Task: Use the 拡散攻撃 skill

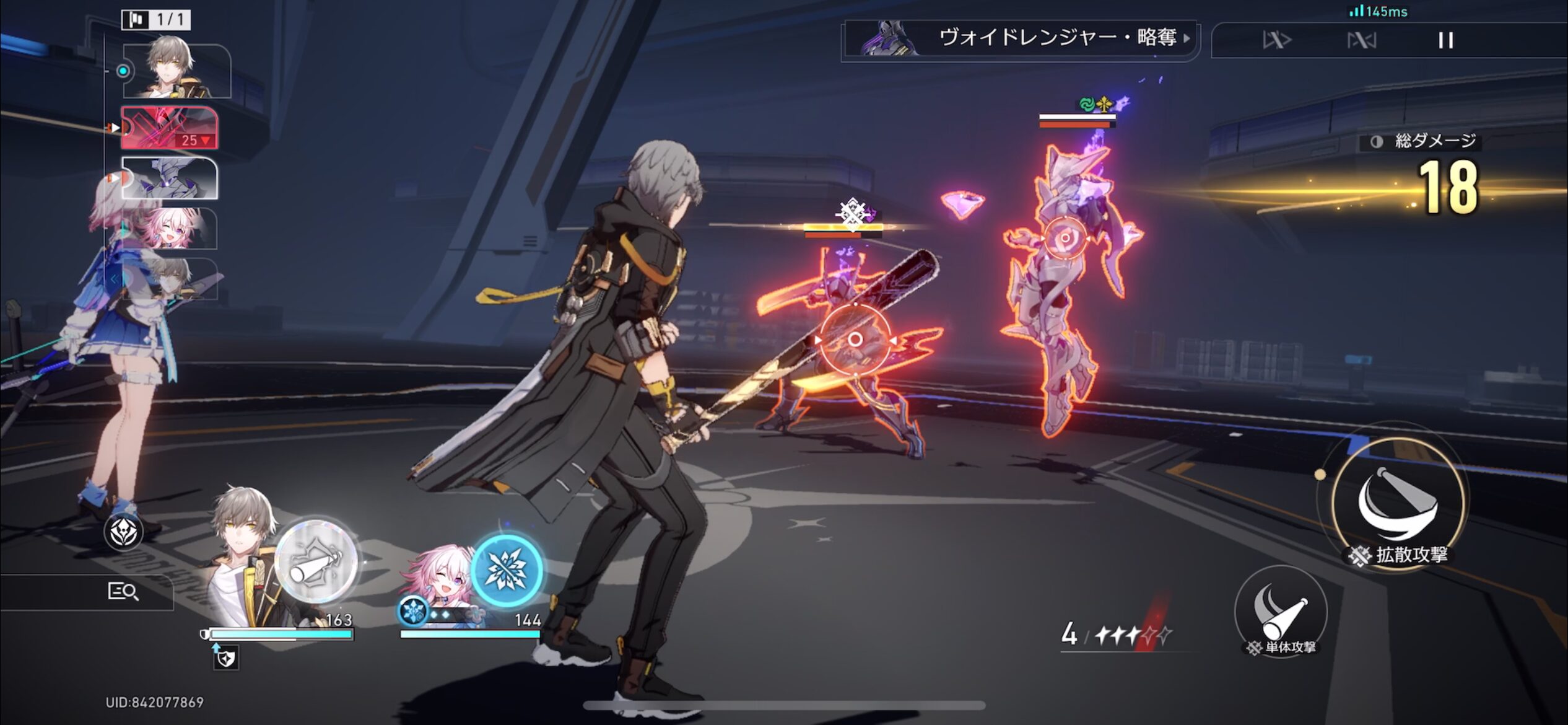Action: tap(1398, 503)
